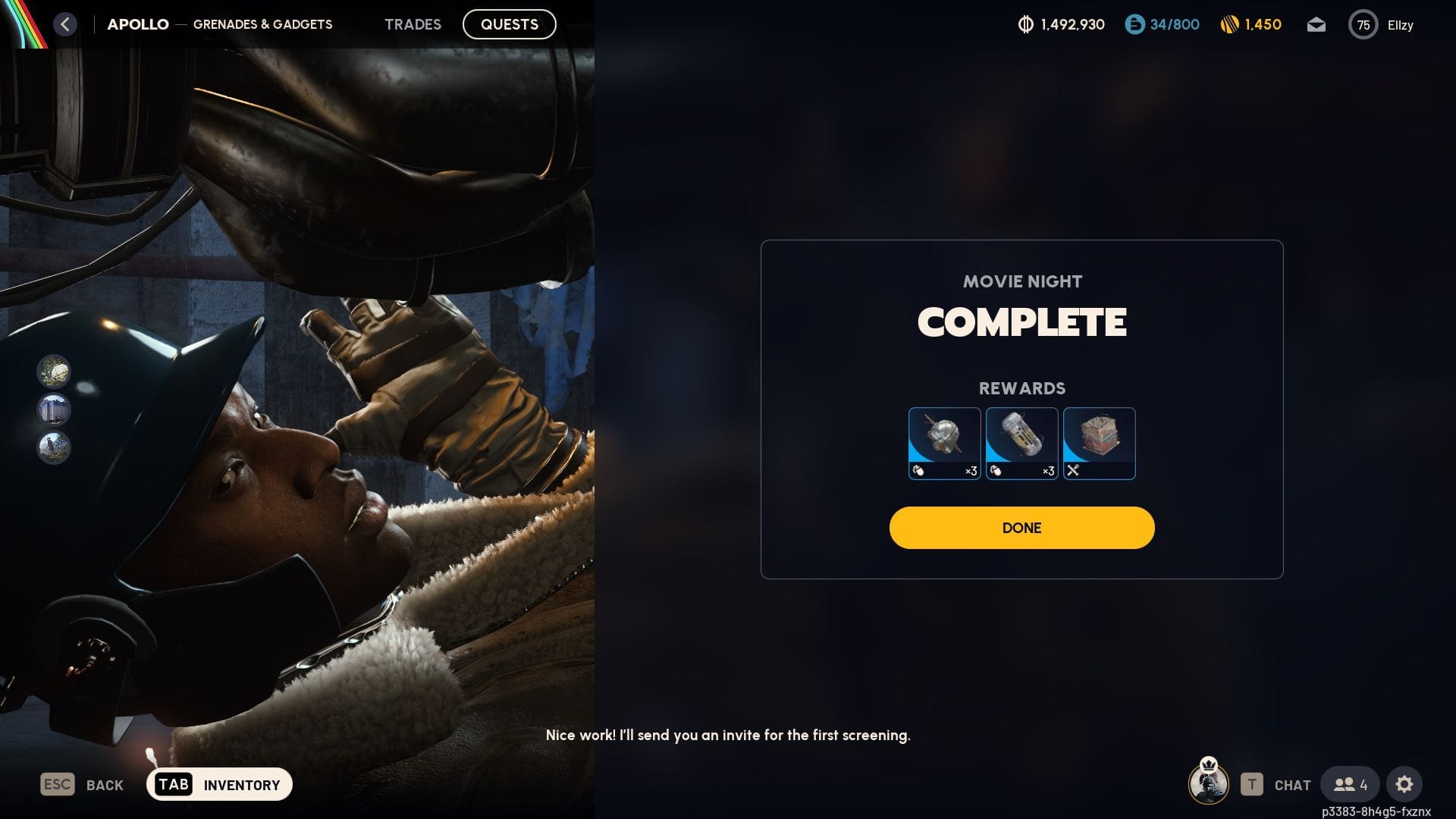Open the Quests tab
The width and height of the screenshot is (1456, 819).
coord(509,24)
